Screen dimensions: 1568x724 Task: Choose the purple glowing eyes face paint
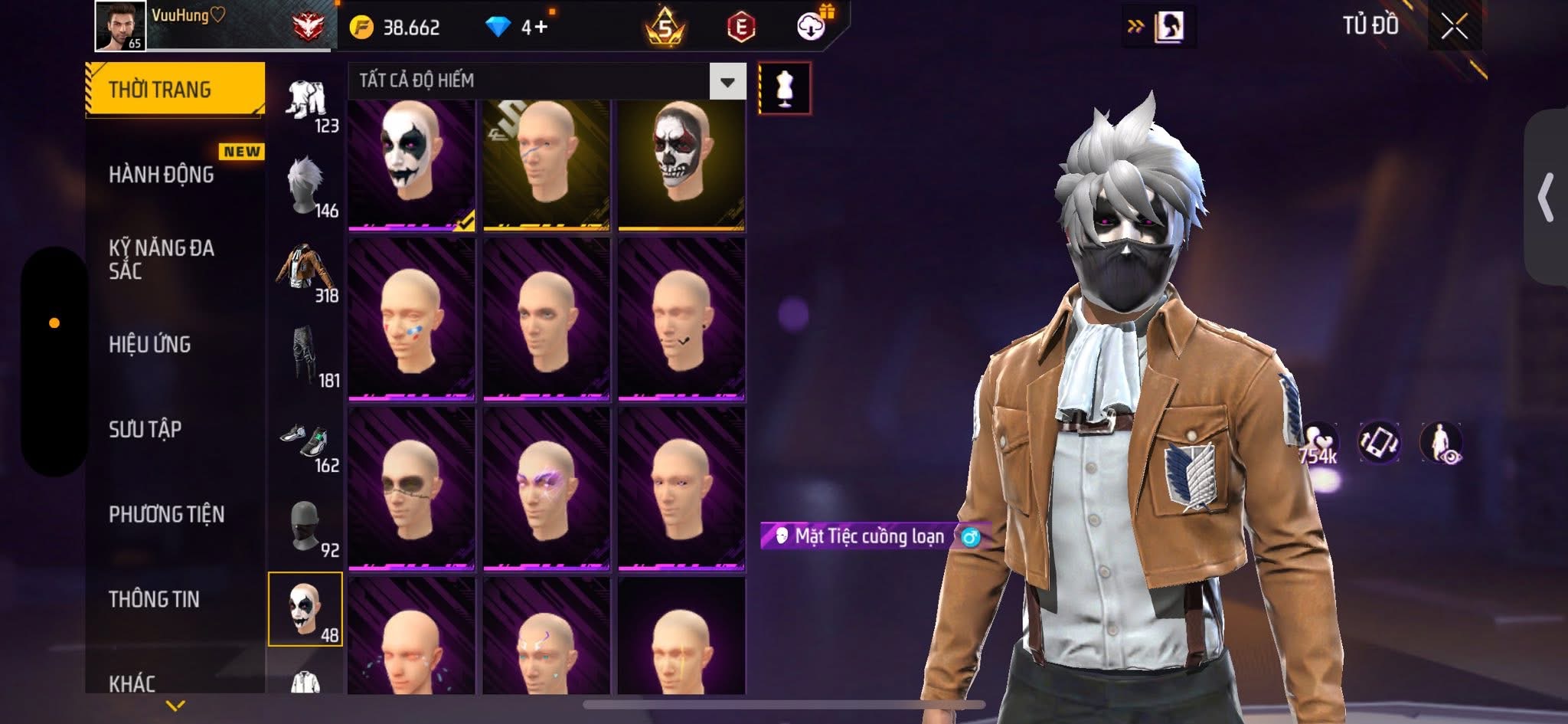click(546, 489)
